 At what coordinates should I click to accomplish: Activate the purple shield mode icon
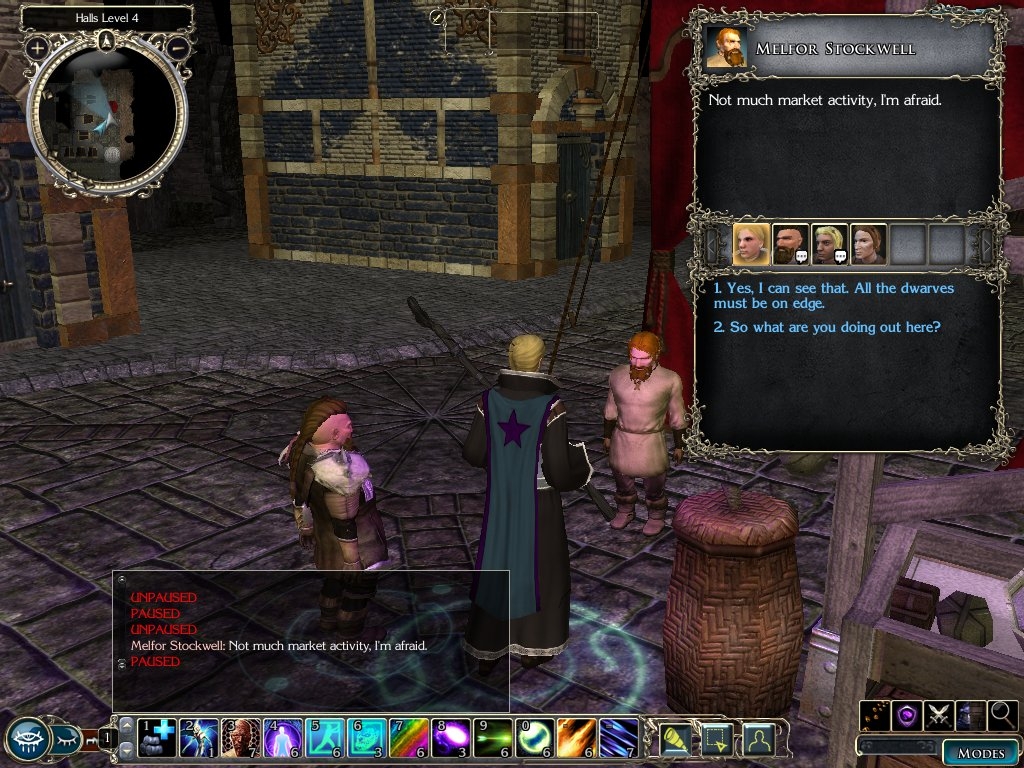pyautogui.click(x=907, y=714)
